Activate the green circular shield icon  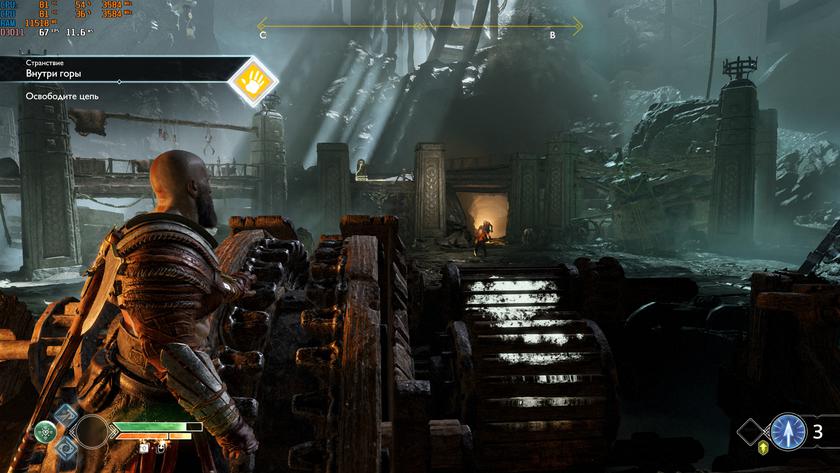[x=45, y=432]
